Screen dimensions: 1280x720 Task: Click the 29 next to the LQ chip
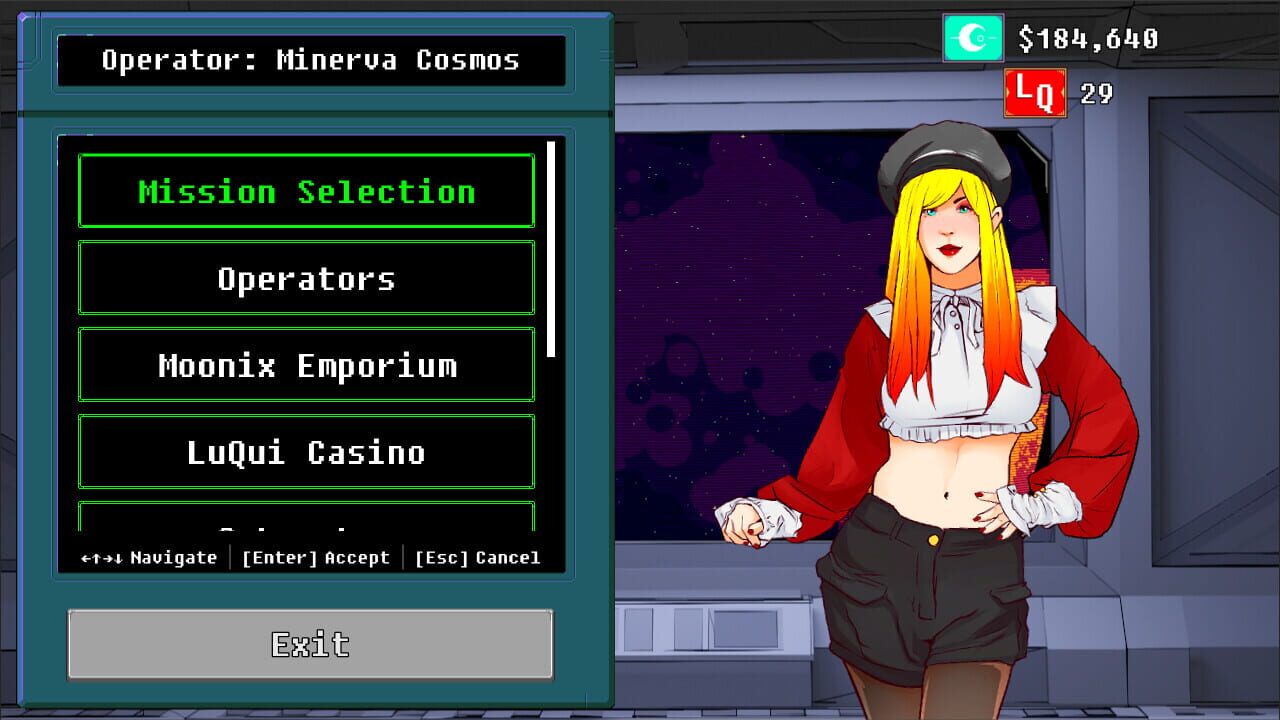1097,92
